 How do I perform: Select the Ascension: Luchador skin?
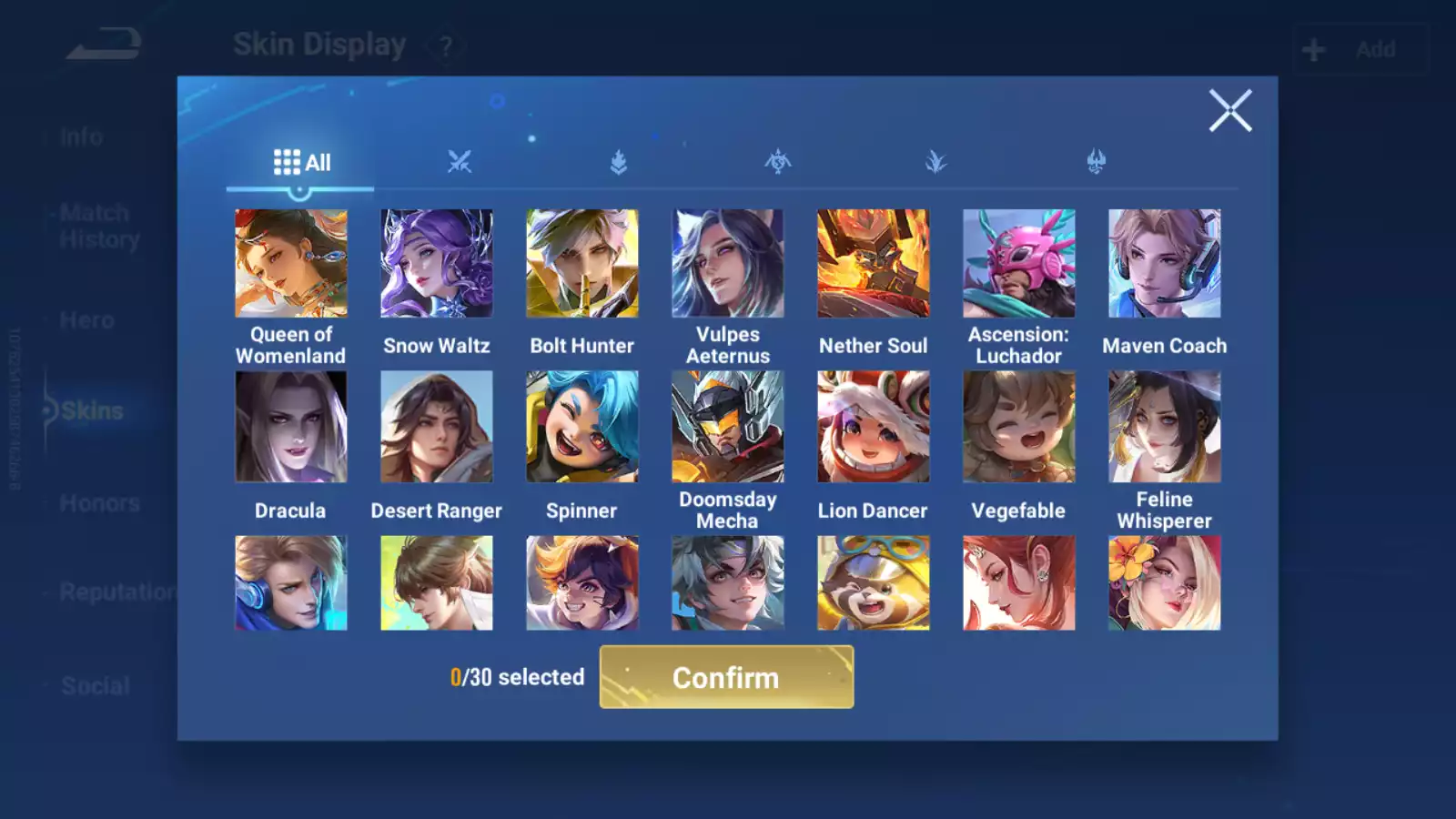pos(1019,264)
